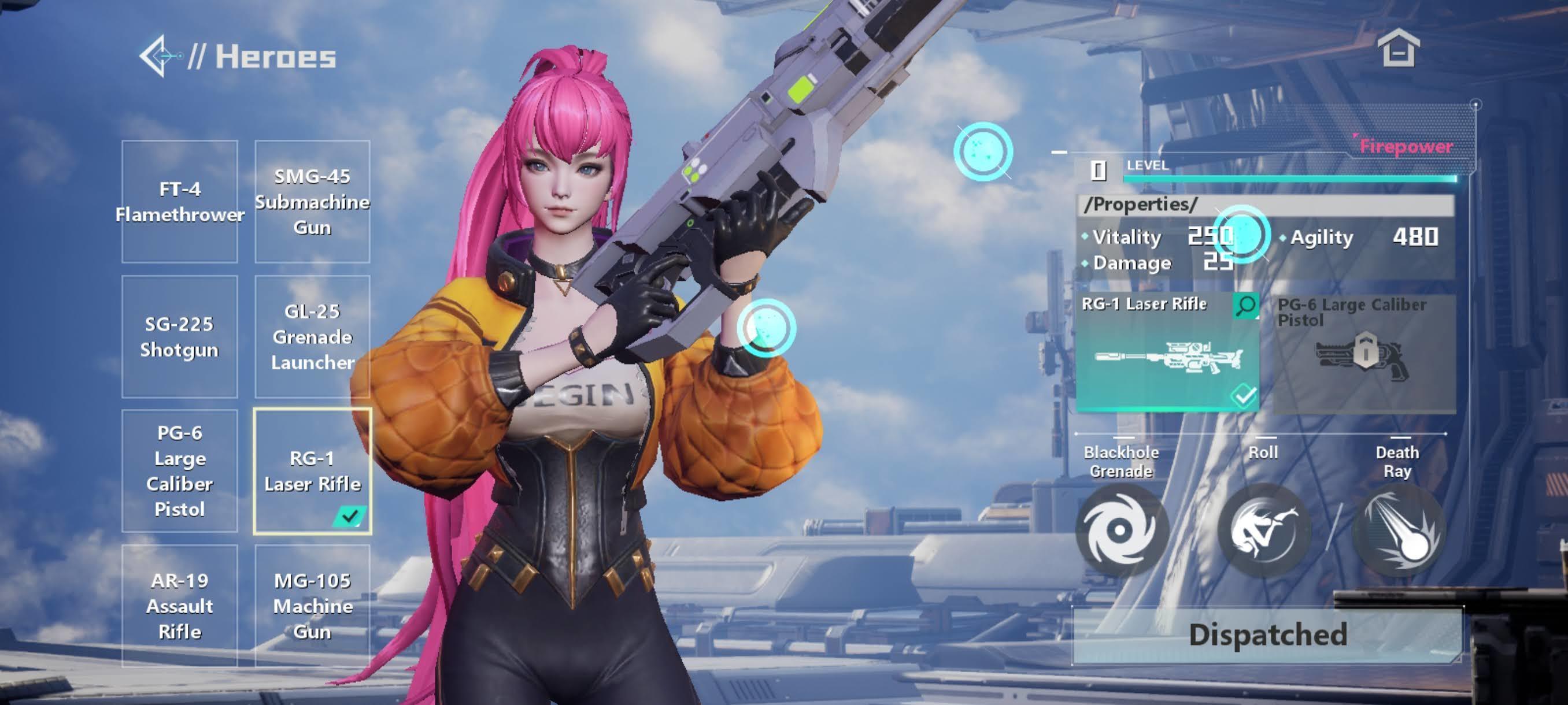Select the RG-1 Laser Rifle tile
Screen dimensions: 1568x705
[312, 472]
